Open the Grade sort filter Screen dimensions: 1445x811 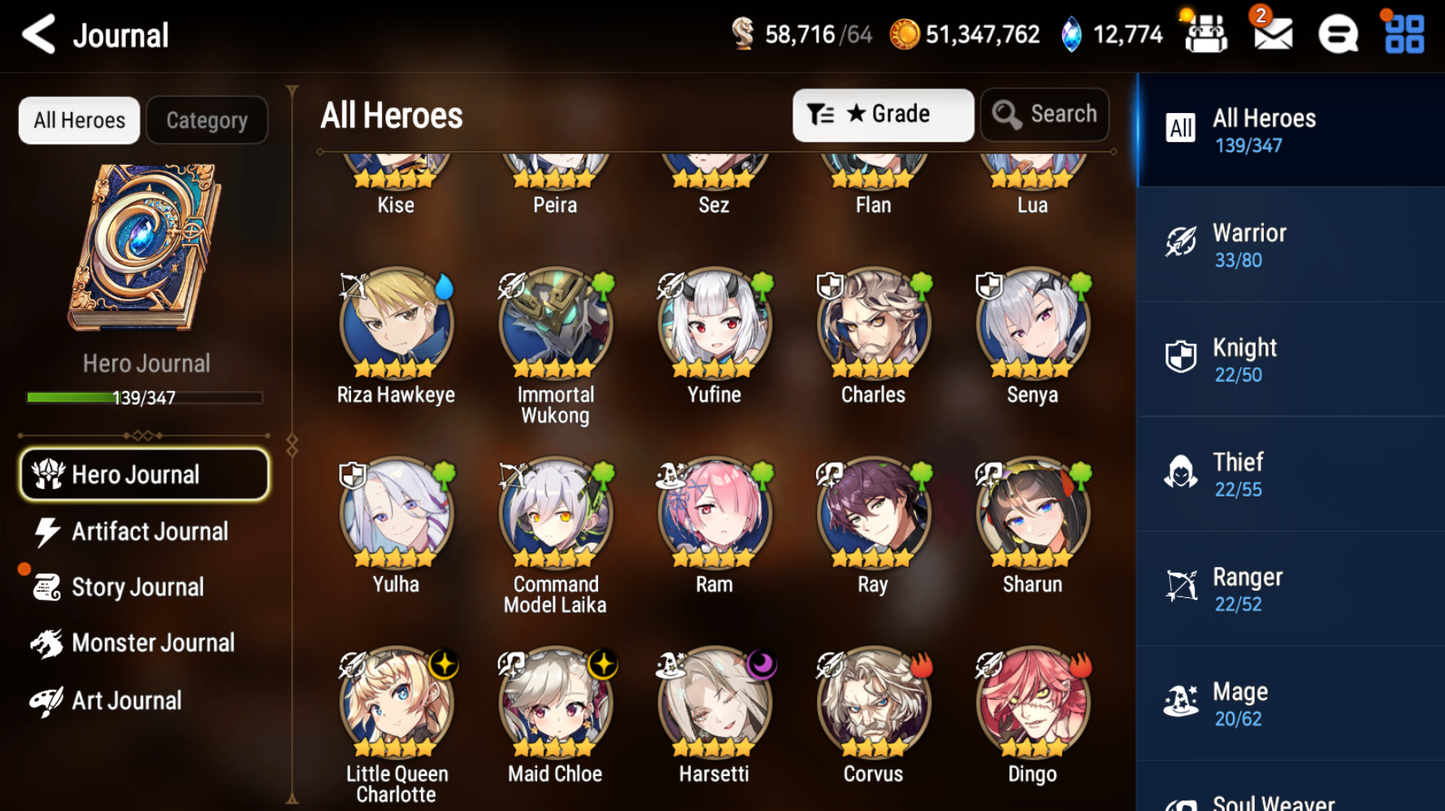pyautogui.click(x=882, y=115)
